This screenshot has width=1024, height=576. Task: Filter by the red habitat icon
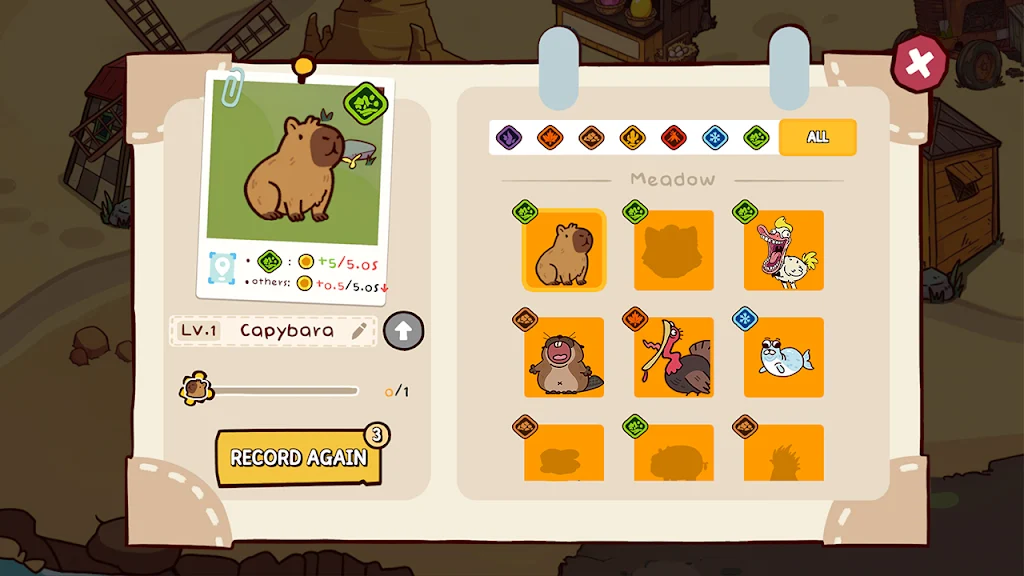[x=673, y=137]
